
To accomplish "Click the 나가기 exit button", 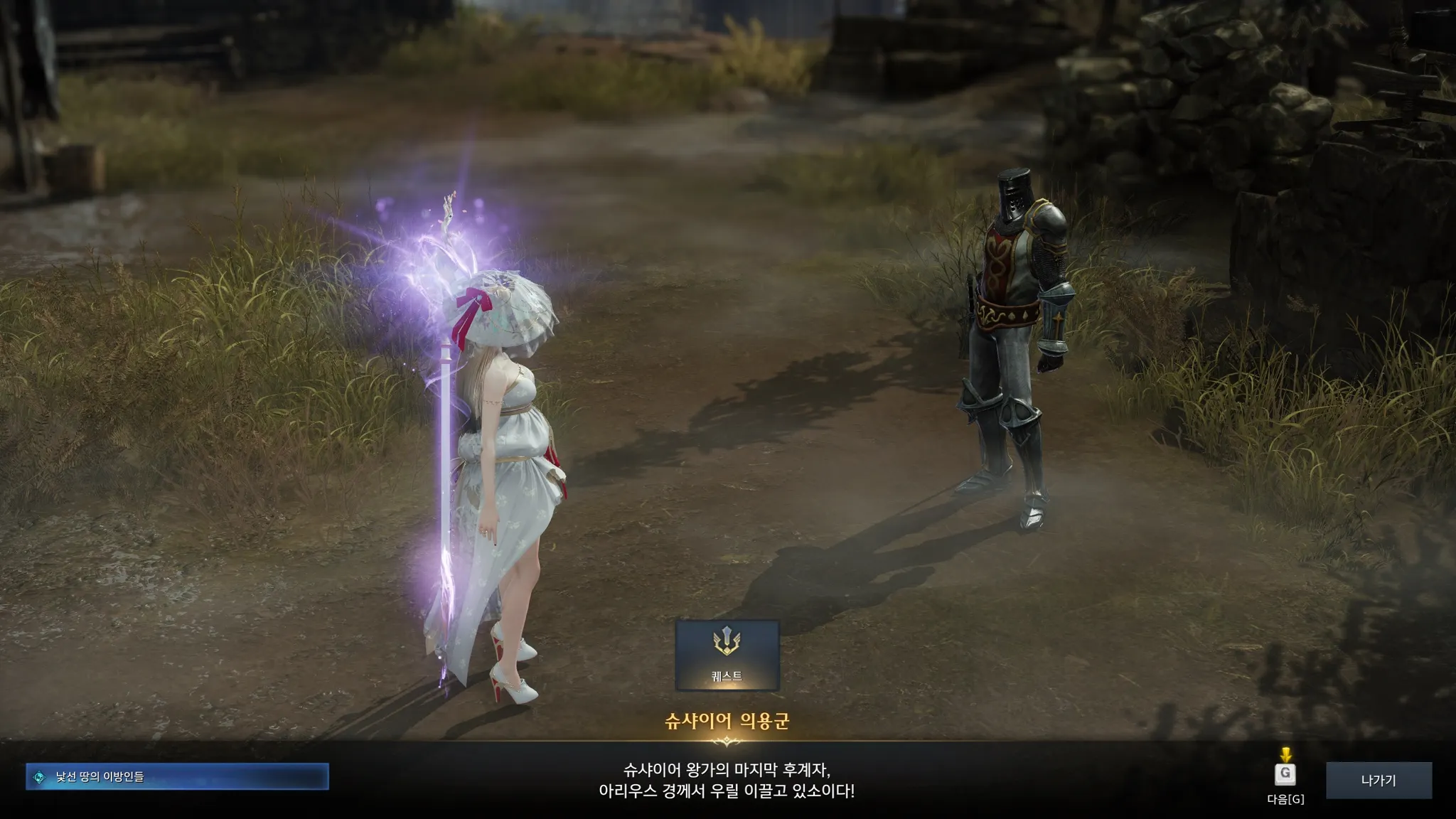I will pyautogui.click(x=1379, y=780).
